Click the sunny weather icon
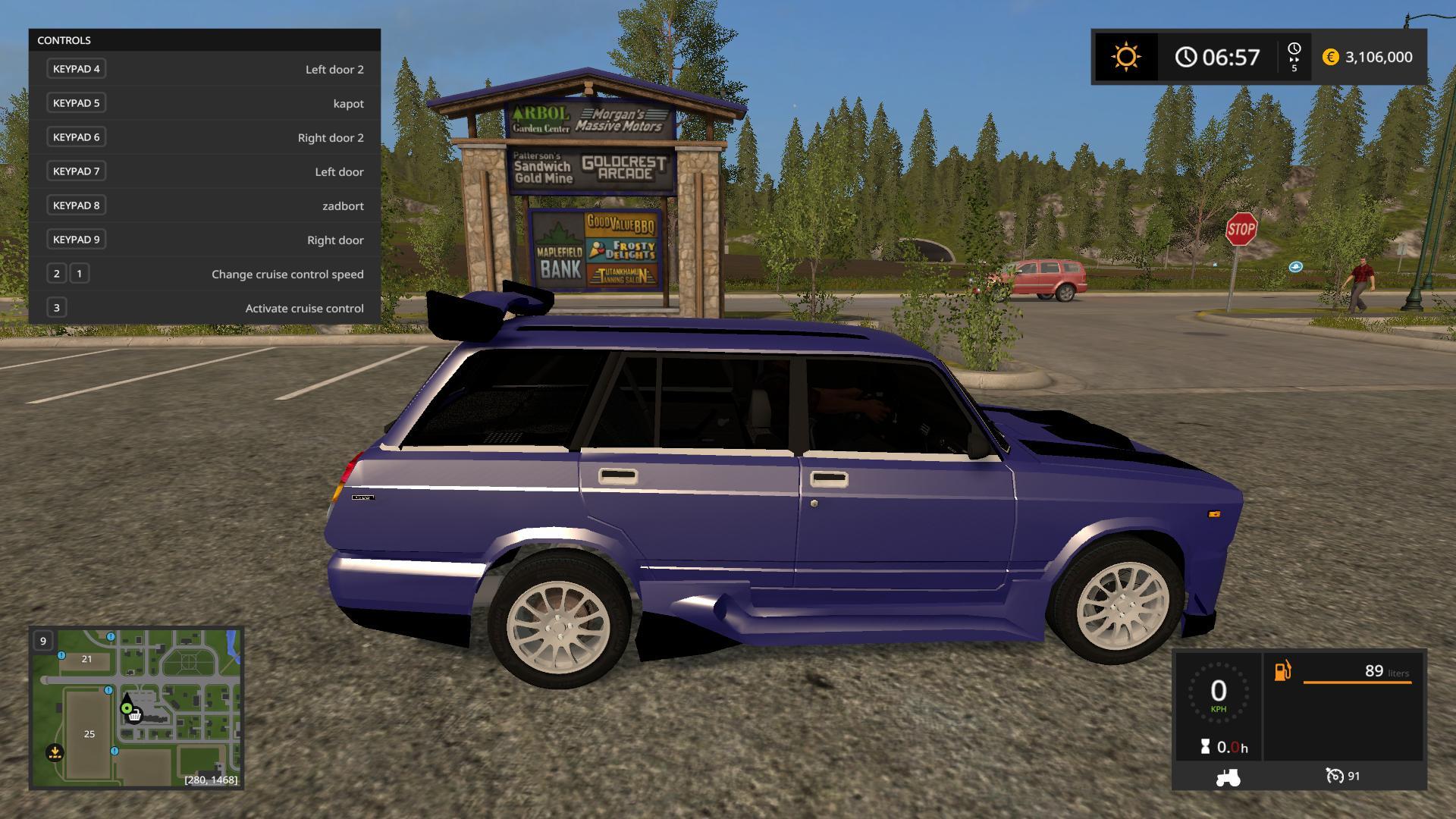 (x=1126, y=57)
